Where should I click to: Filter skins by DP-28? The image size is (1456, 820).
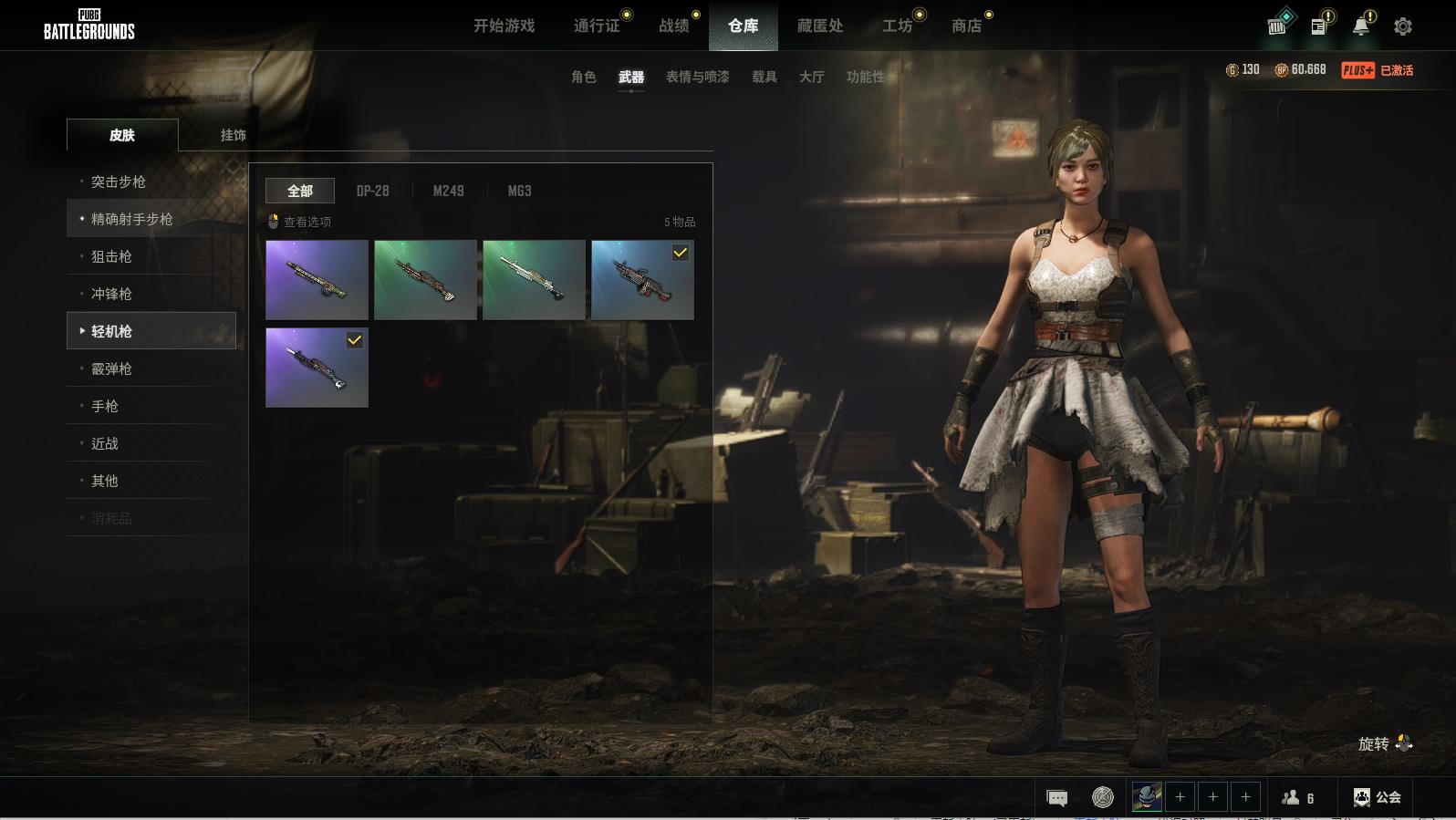pos(372,191)
